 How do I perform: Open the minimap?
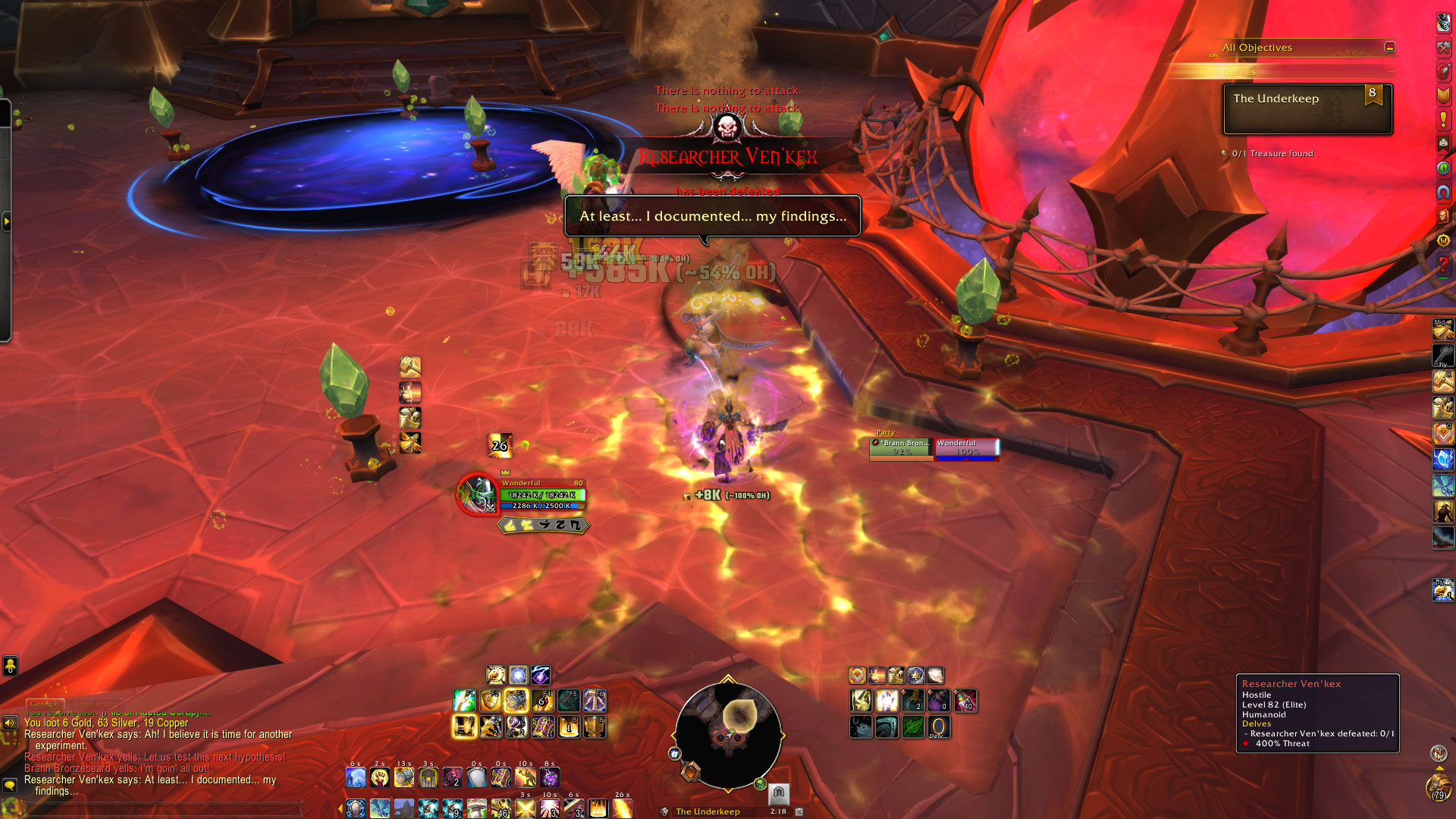(727, 735)
